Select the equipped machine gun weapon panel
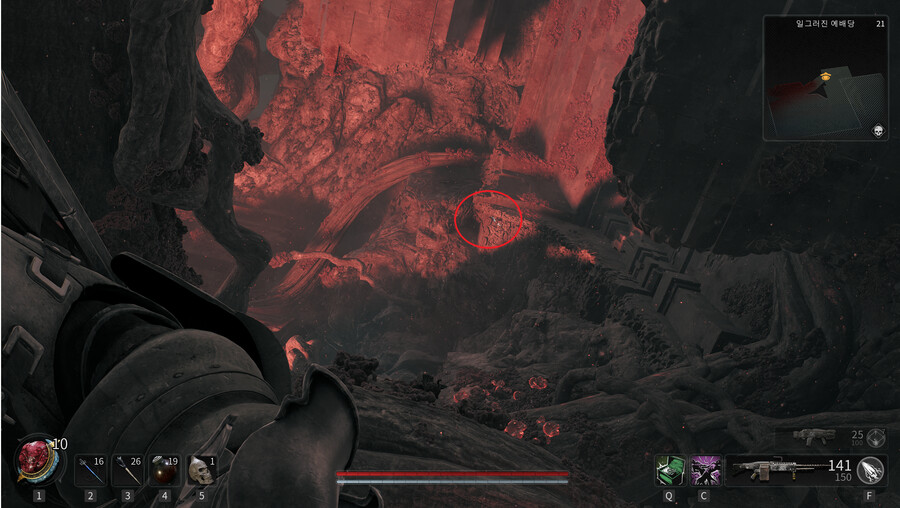 790,469
